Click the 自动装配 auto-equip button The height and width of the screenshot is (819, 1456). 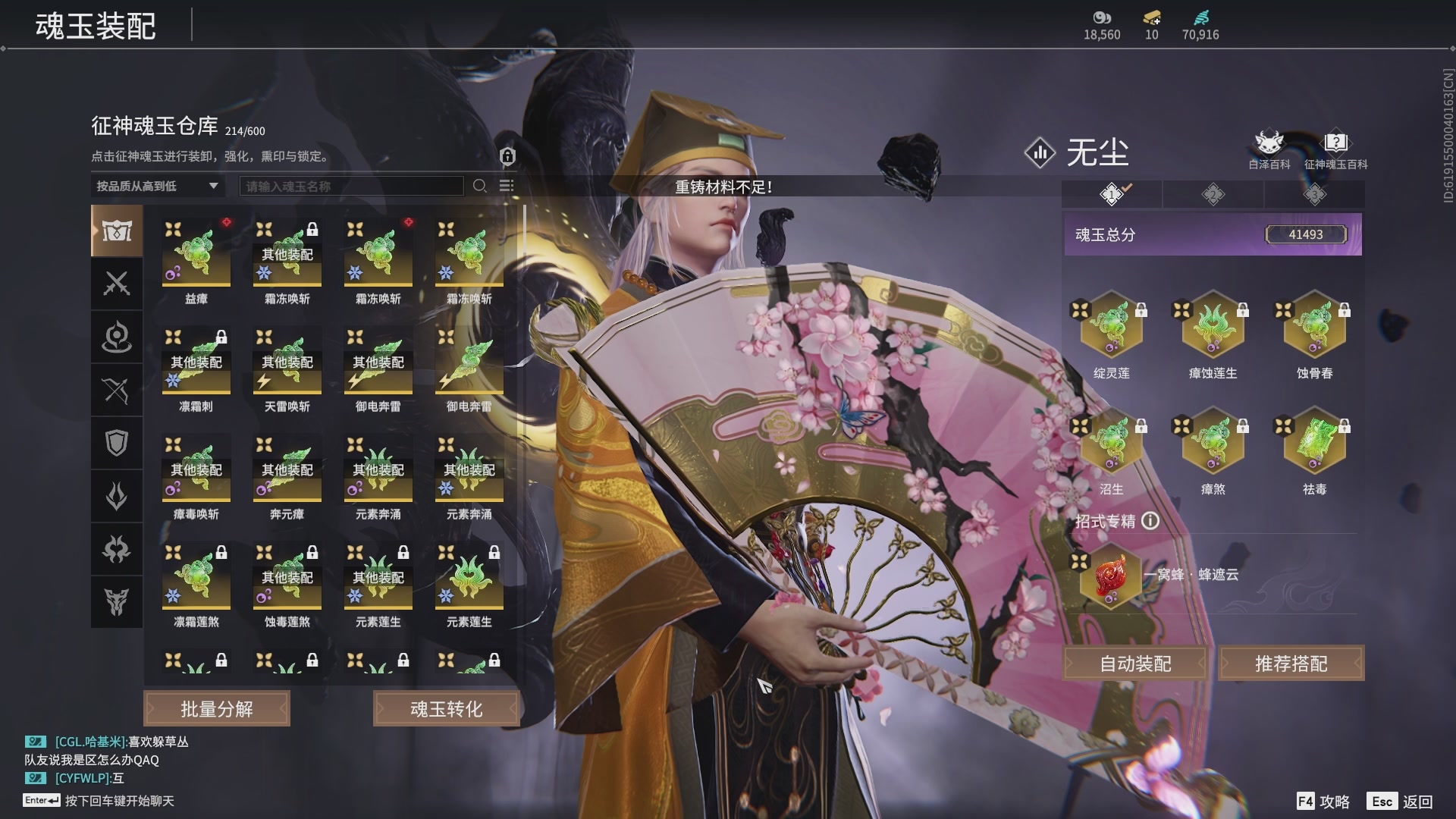(x=1134, y=663)
